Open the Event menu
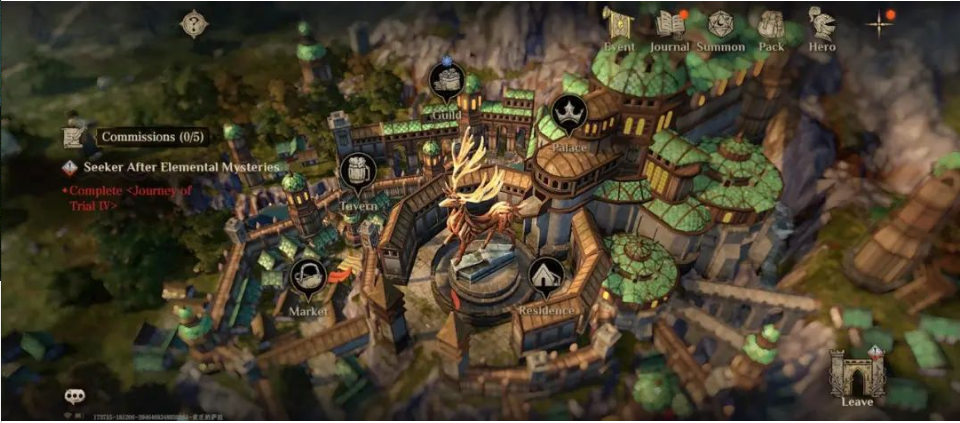Viewport: 960px width, 423px height. pyautogui.click(x=619, y=27)
